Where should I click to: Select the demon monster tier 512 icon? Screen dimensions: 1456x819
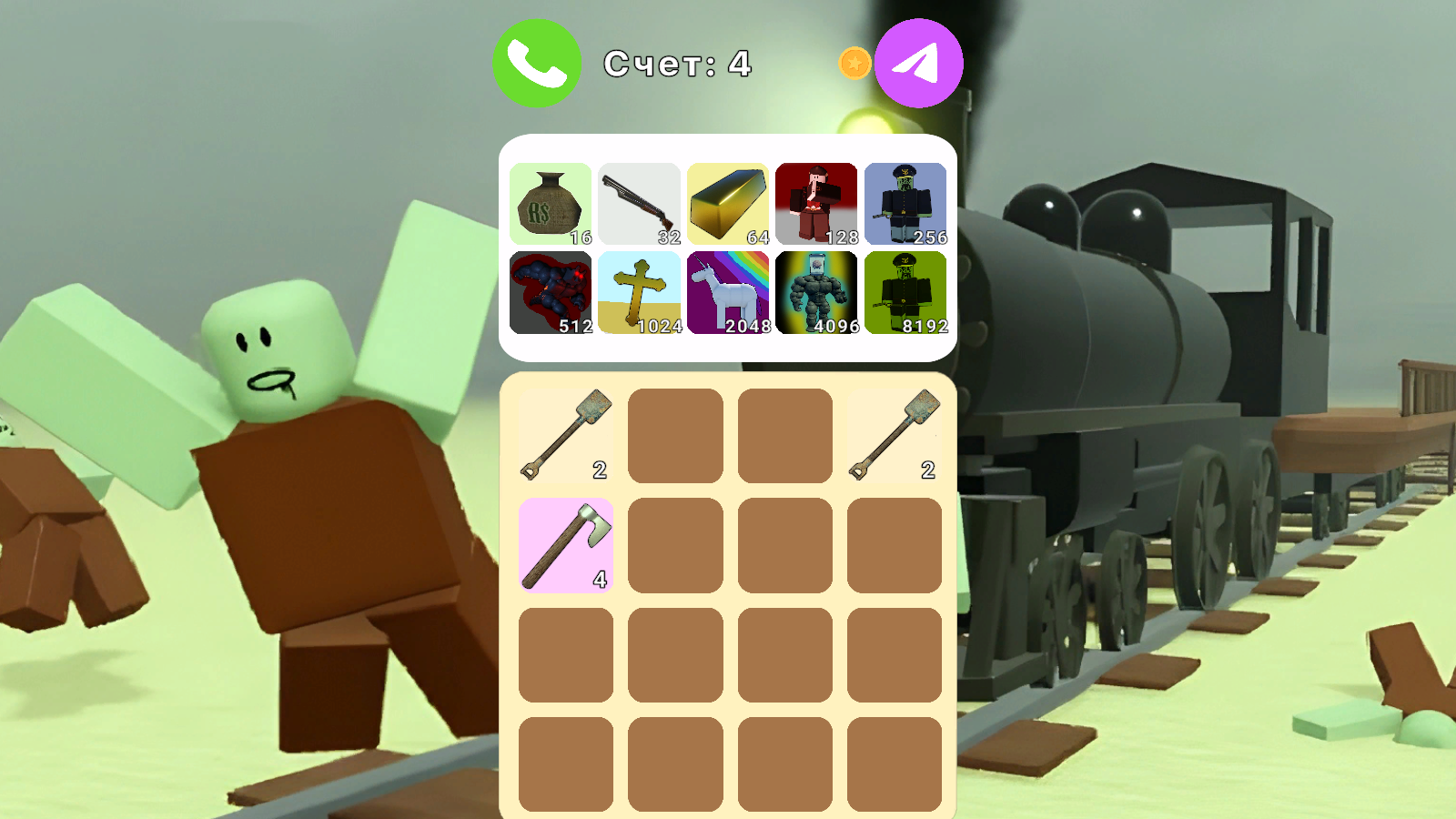(551, 289)
